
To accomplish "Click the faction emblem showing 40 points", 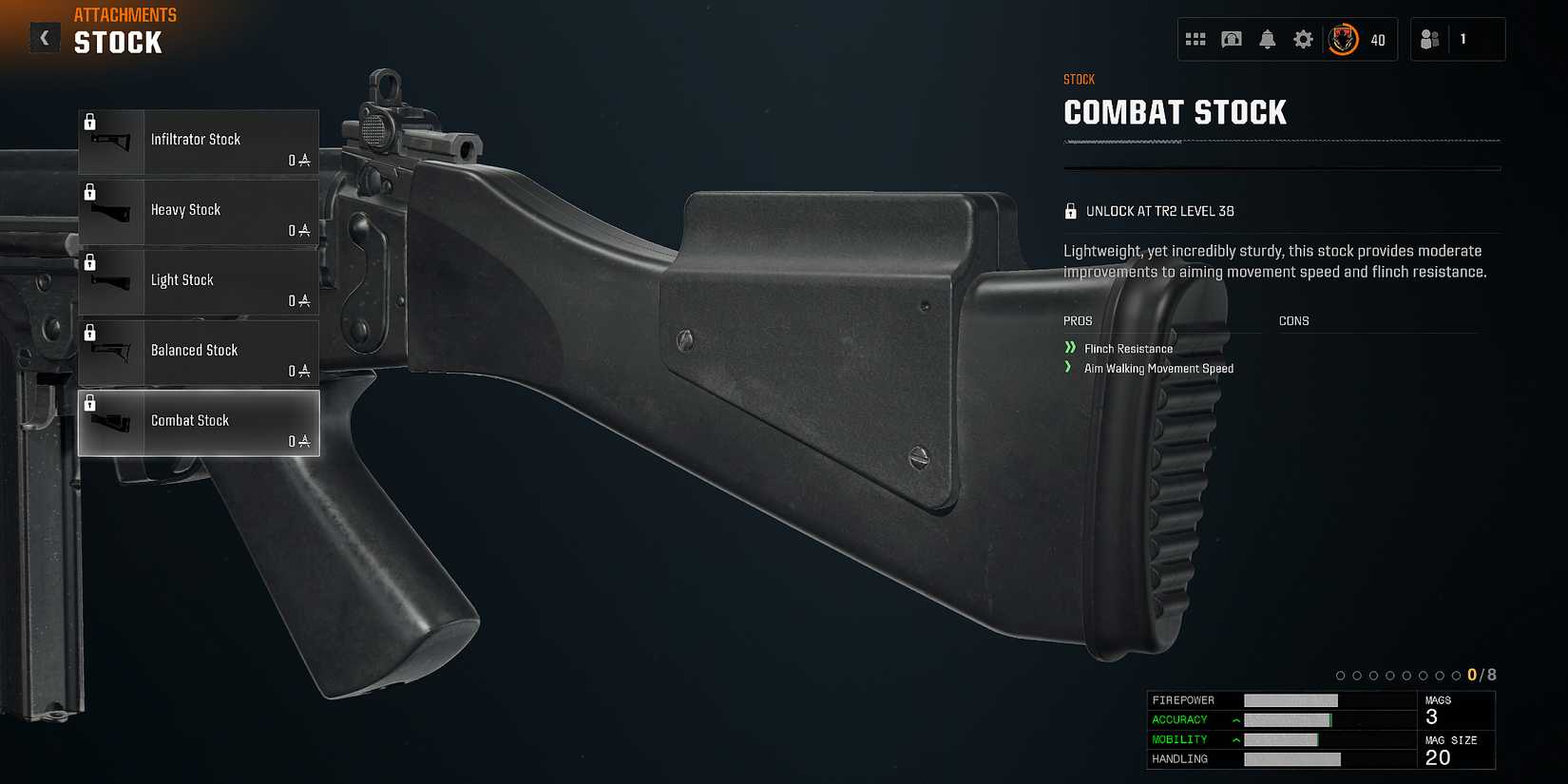I will pyautogui.click(x=1344, y=39).
